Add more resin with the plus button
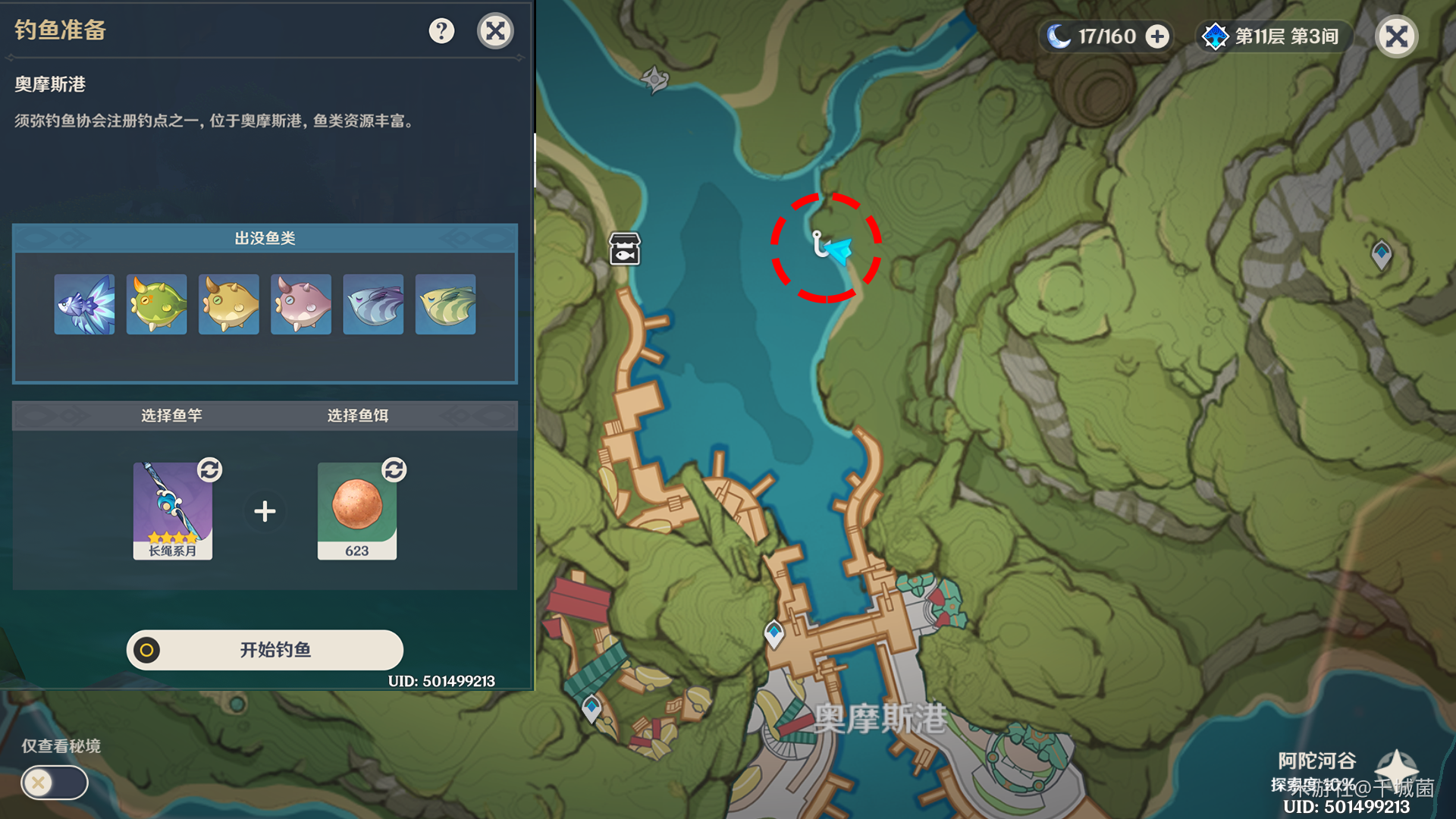Image resolution: width=1456 pixels, height=819 pixels. click(1157, 36)
